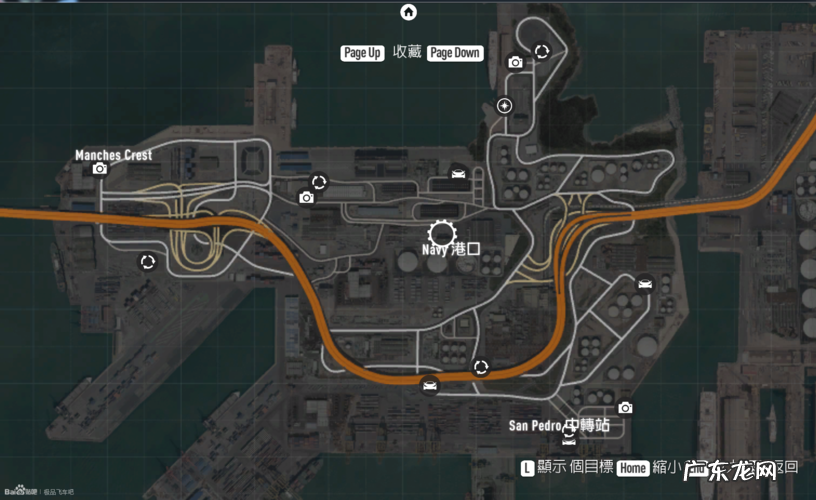Image resolution: width=816 pixels, height=500 pixels.
Task: Choose the camera marker beside San Pedro station
Action: point(625,407)
